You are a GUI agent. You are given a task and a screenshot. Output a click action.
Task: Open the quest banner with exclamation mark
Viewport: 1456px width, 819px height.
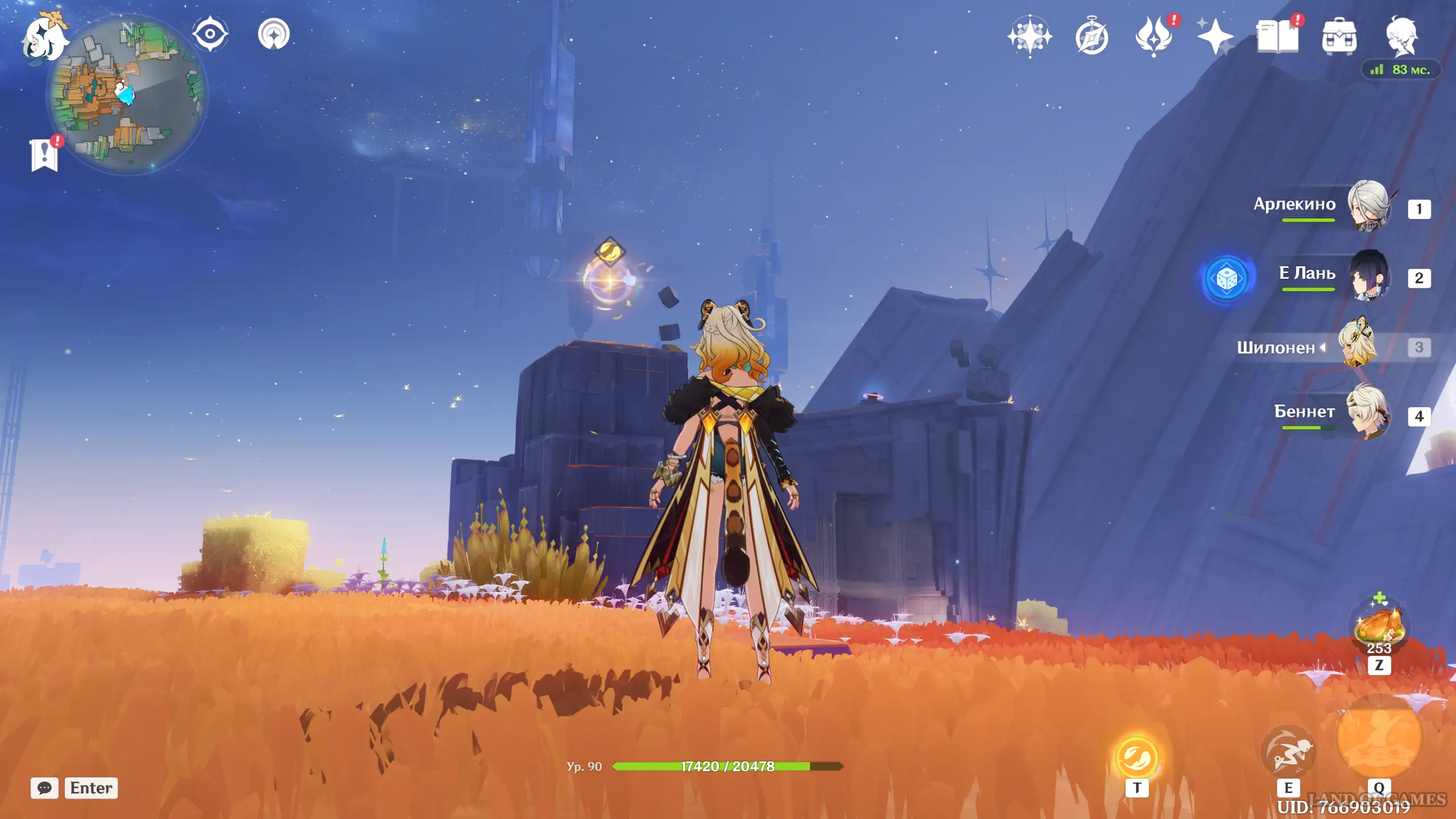(44, 154)
